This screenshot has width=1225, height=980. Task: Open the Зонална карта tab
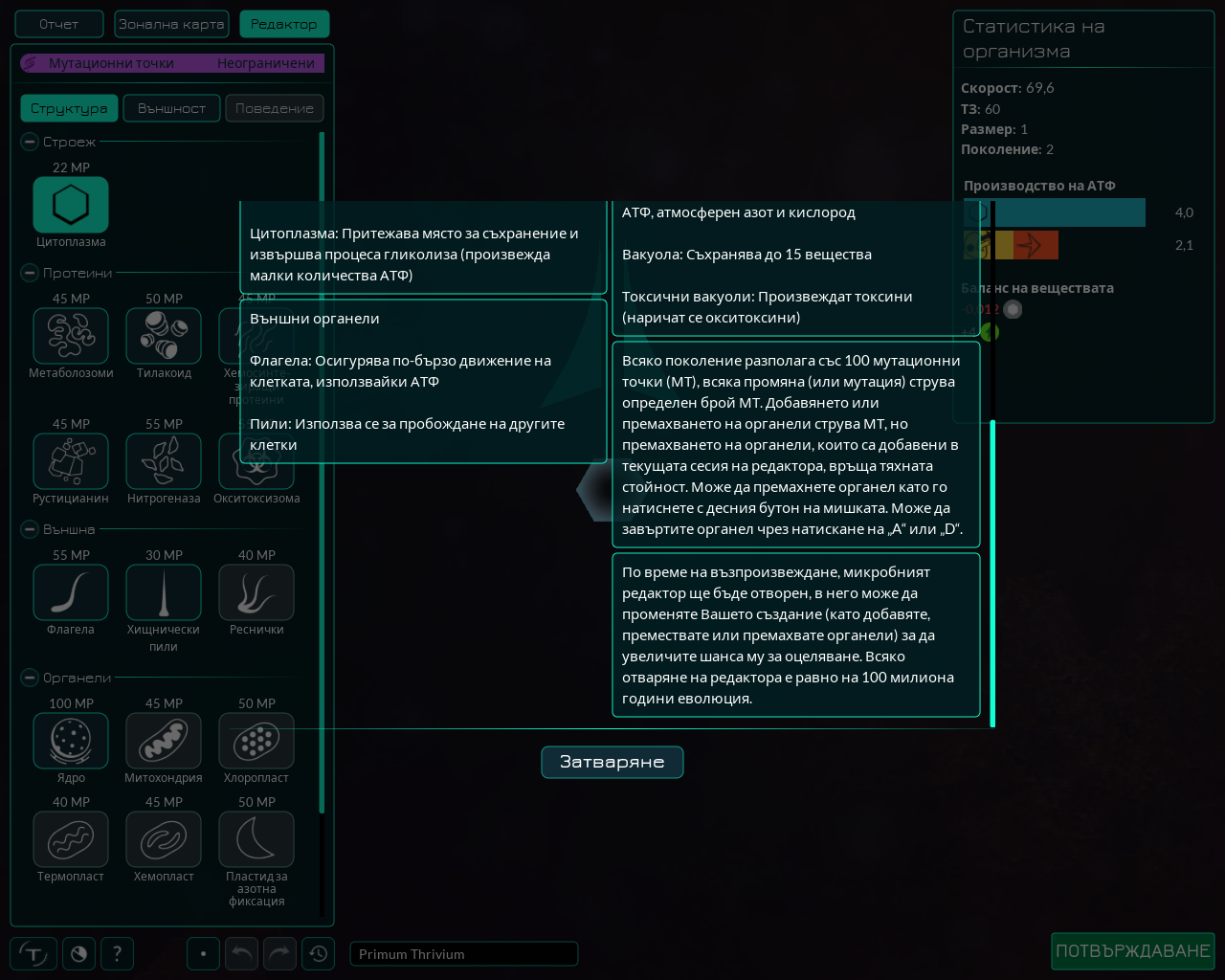(x=171, y=23)
